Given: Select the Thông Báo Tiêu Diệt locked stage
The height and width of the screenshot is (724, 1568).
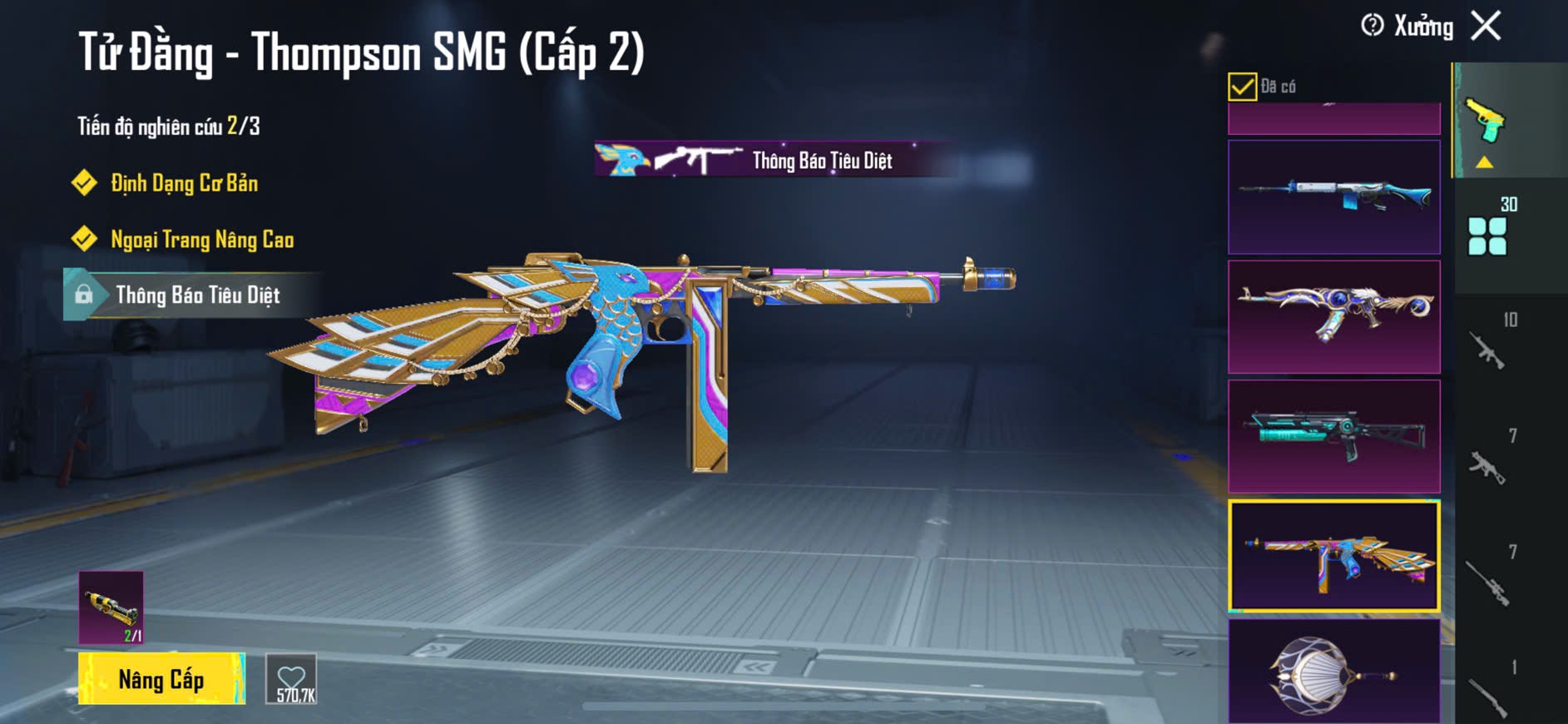Looking at the screenshot, I should 196,295.
